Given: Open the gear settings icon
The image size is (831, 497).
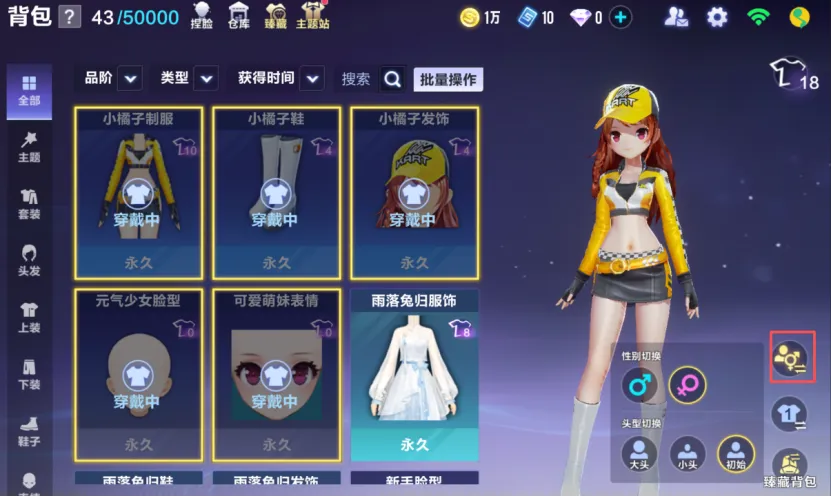Looking at the screenshot, I should (x=717, y=17).
